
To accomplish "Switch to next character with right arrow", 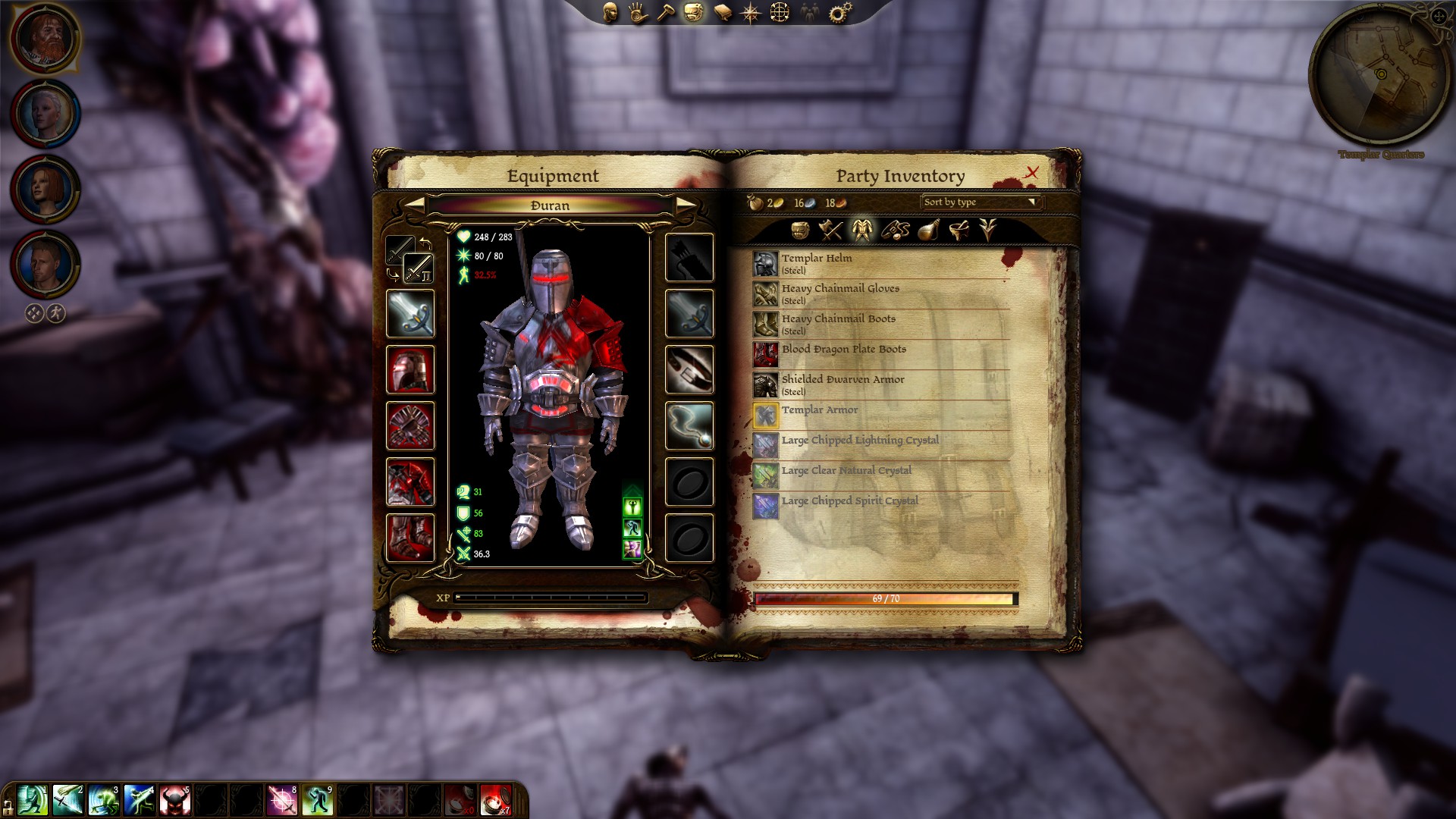I will [686, 204].
